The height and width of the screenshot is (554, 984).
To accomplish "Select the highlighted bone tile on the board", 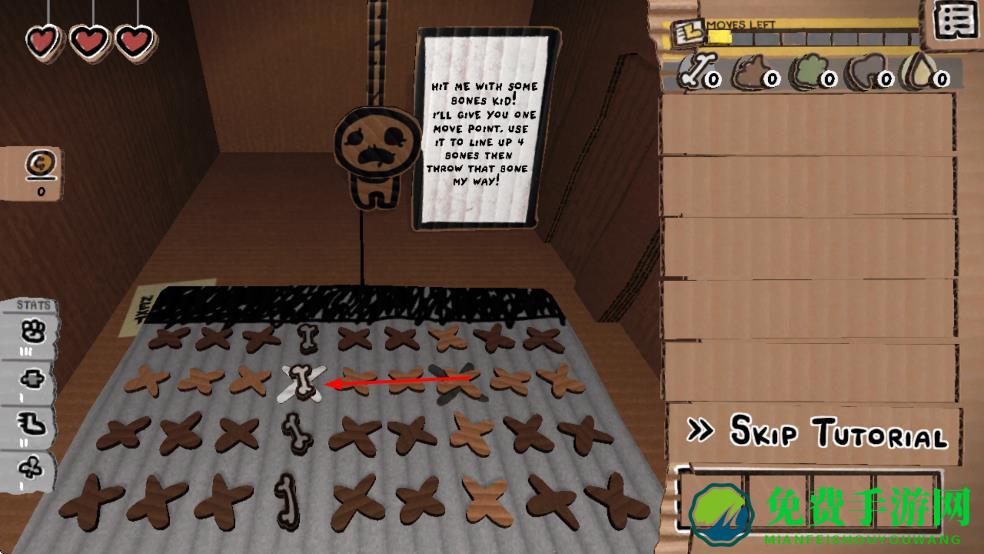I will tap(302, 382).
